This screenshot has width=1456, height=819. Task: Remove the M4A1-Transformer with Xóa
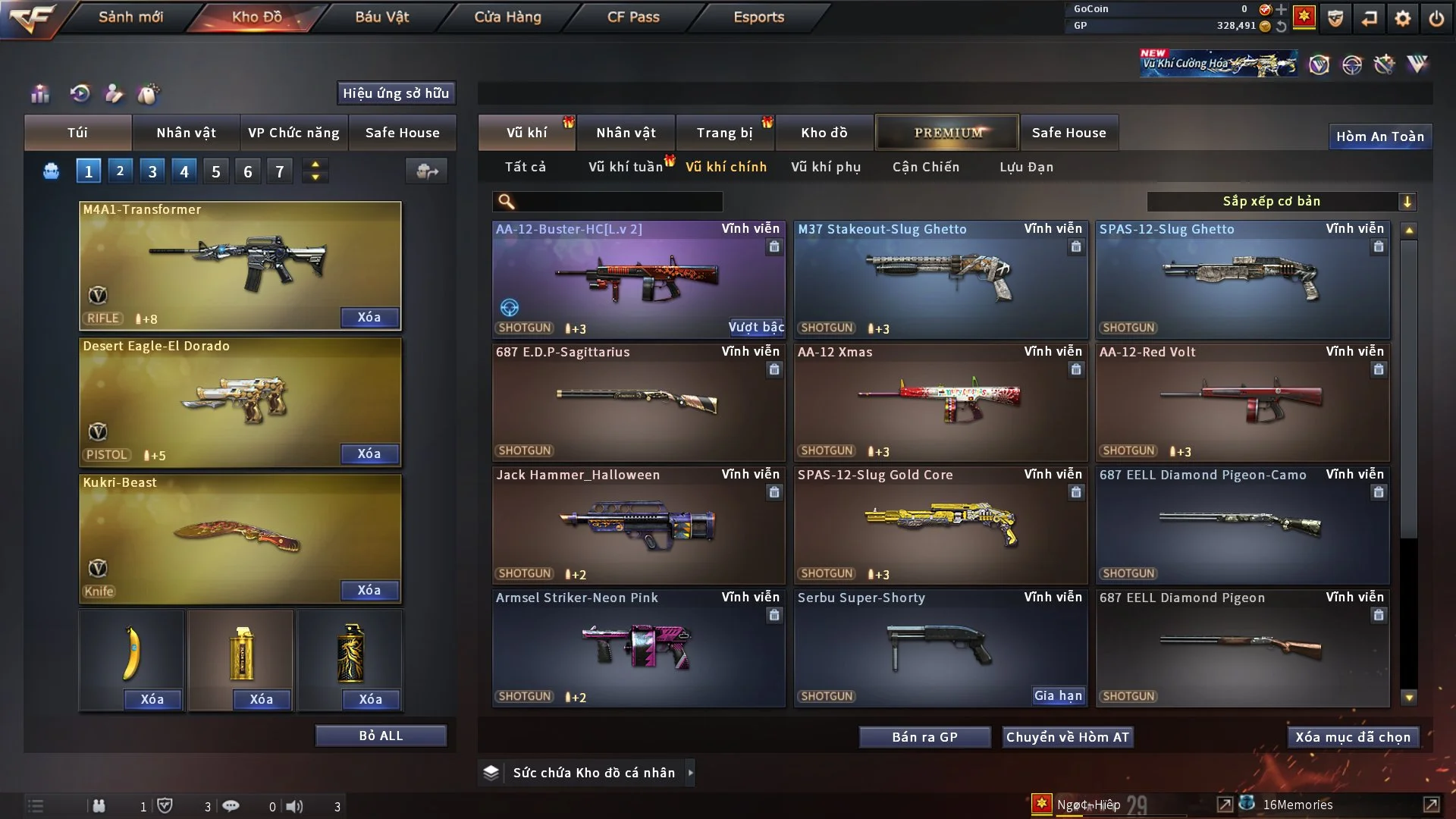[x=369, y=317]
